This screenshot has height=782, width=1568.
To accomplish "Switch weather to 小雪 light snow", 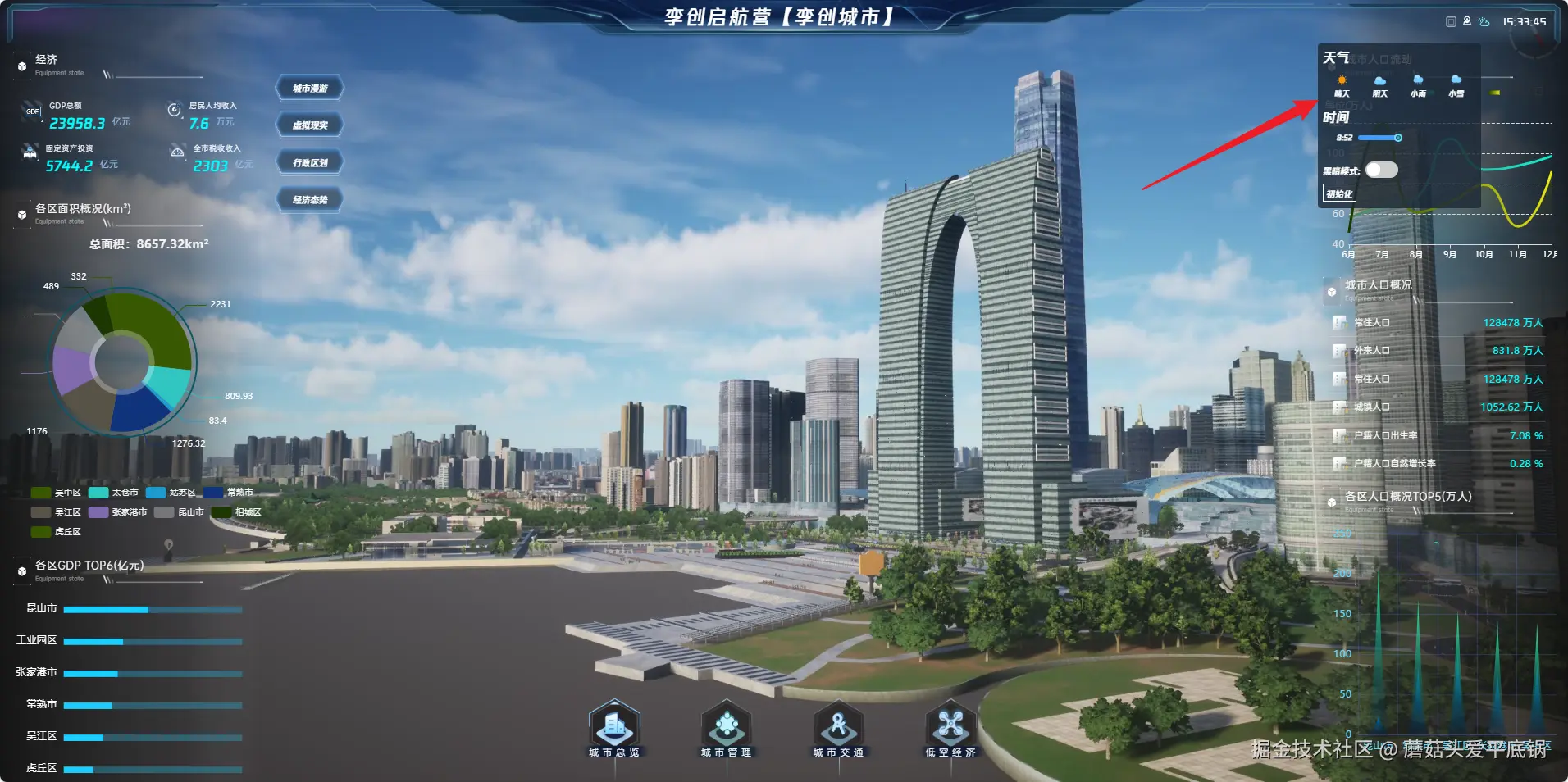I will (x=1456, y=84).
